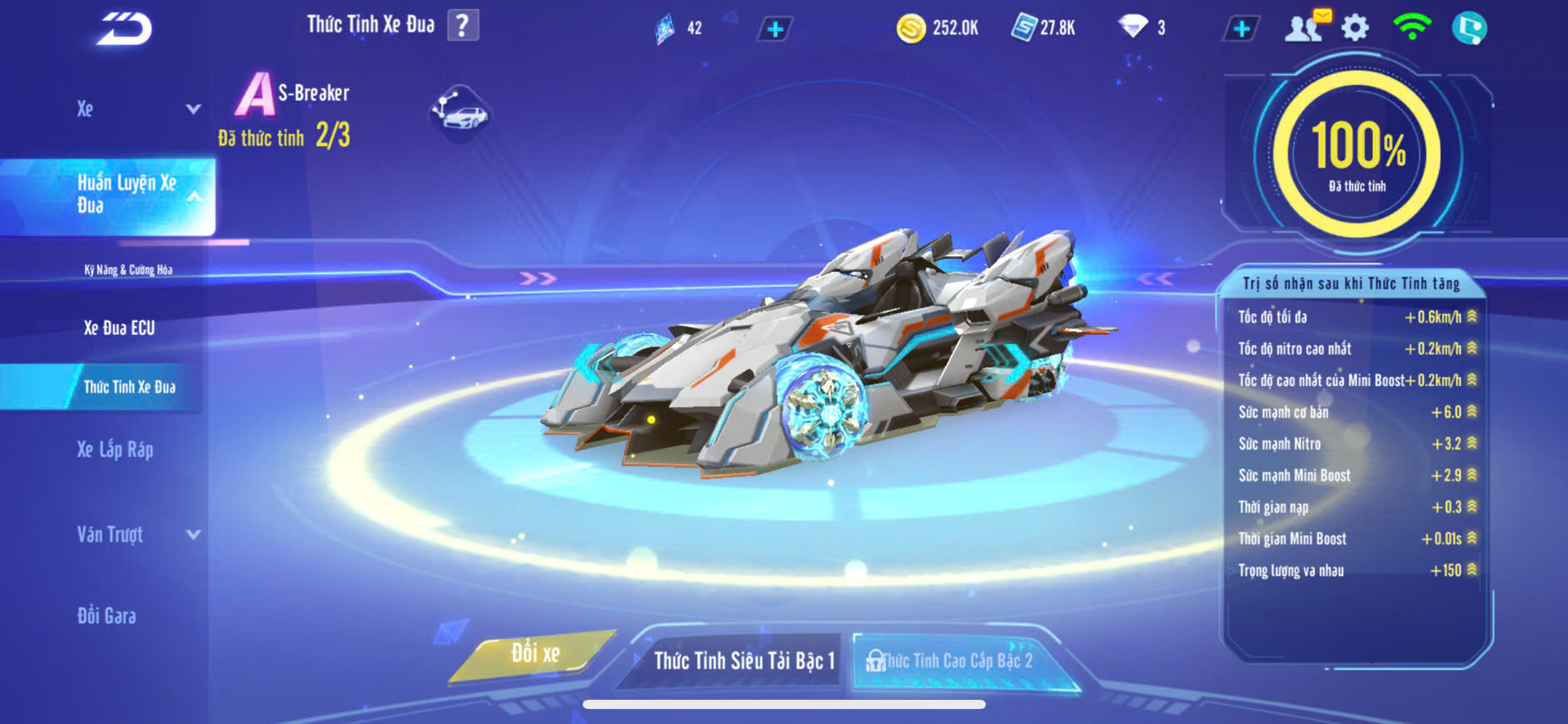The height and width of the screenshot is (724, 1568).
Task: Tap the gold coin currency icon
Action: coord(911,28)
